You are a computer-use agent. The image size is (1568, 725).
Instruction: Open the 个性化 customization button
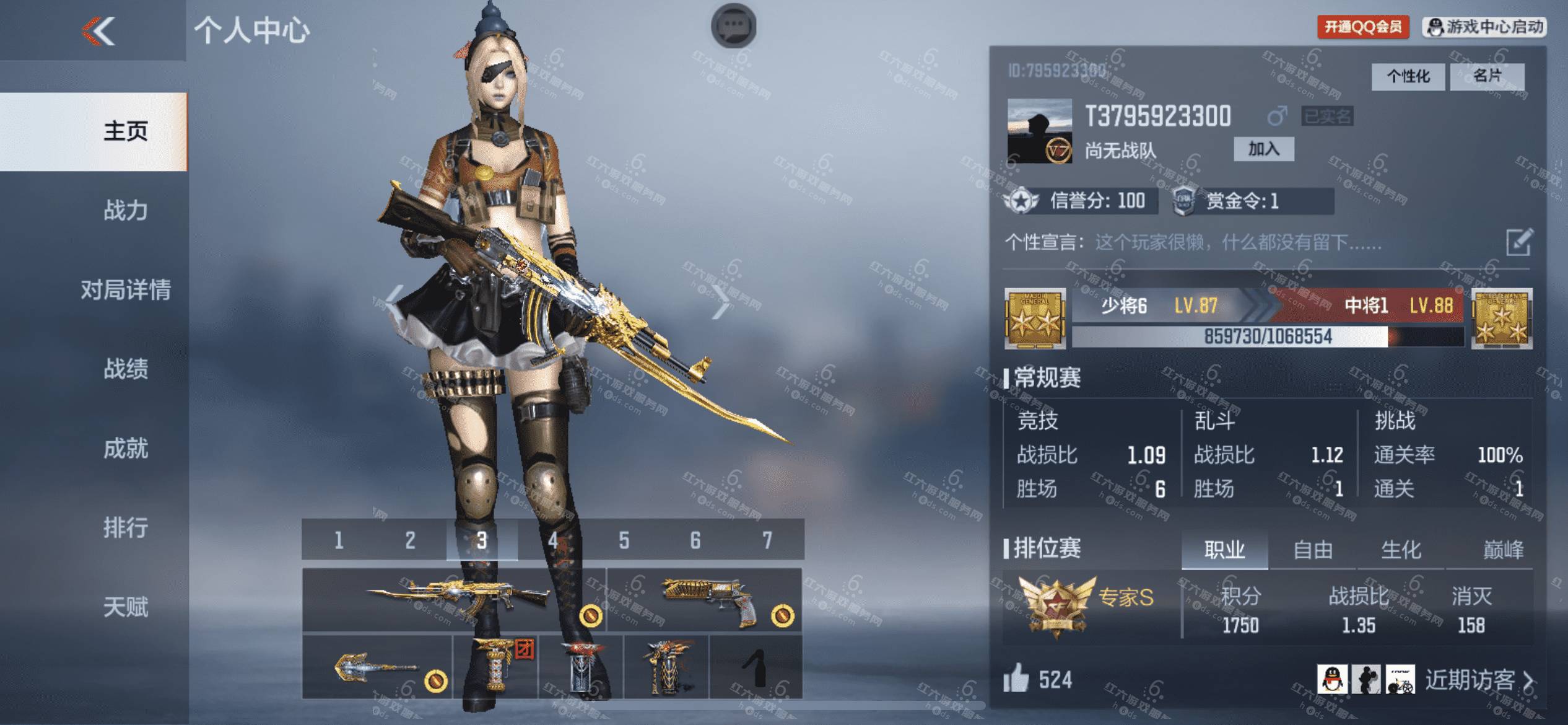1408,77
